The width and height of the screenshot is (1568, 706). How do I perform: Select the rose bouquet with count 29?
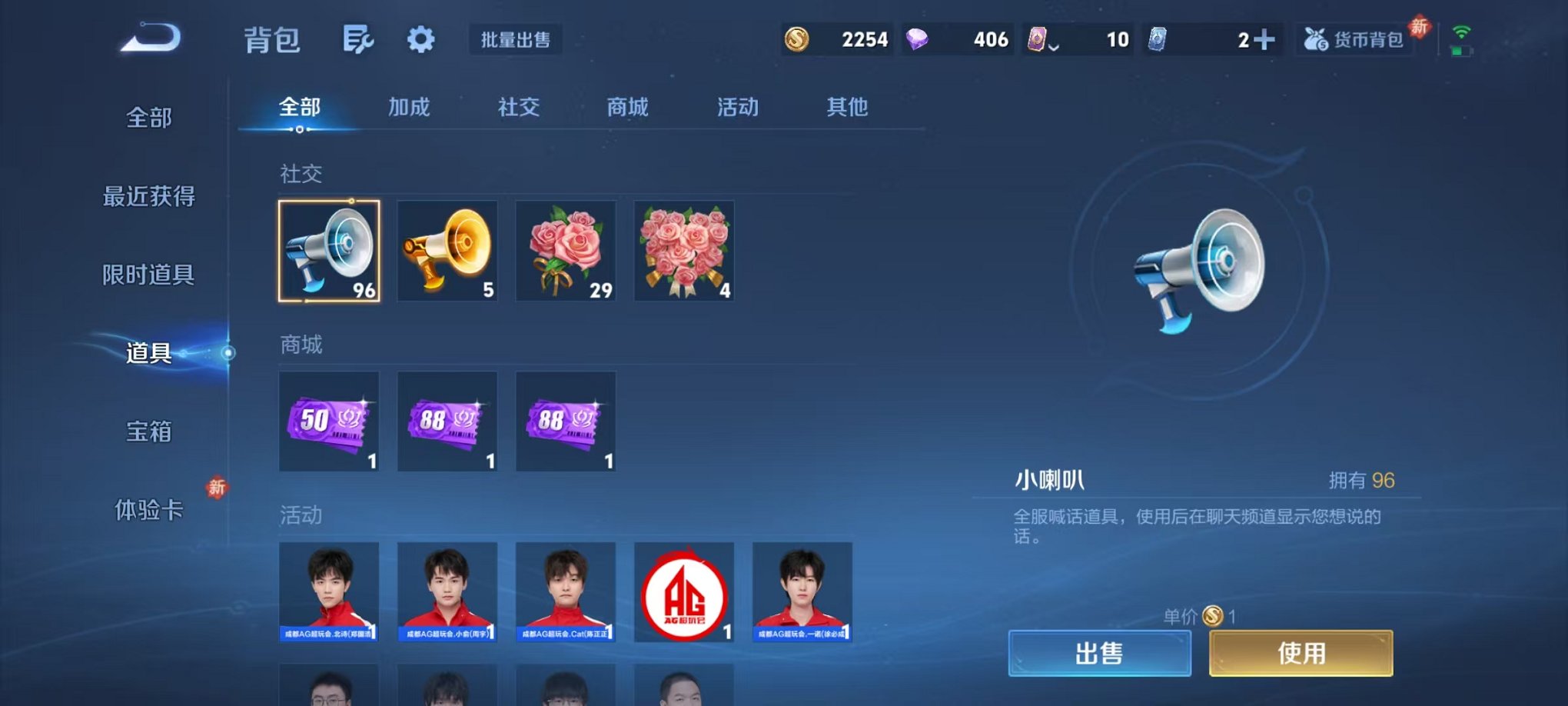(566, 251)
